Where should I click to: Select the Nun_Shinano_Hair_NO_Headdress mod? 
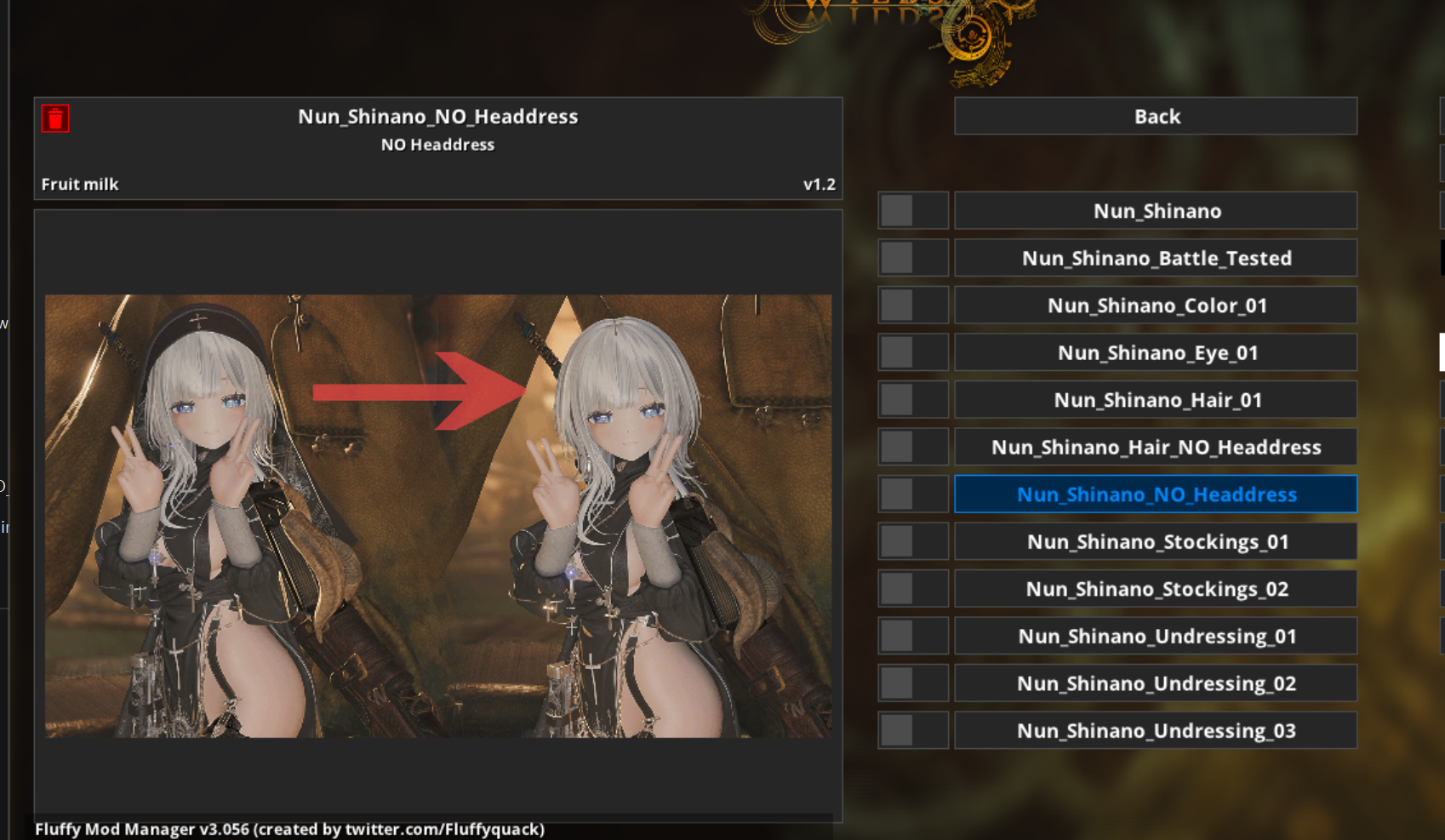pyautogui.click(x=1156, y=446)
